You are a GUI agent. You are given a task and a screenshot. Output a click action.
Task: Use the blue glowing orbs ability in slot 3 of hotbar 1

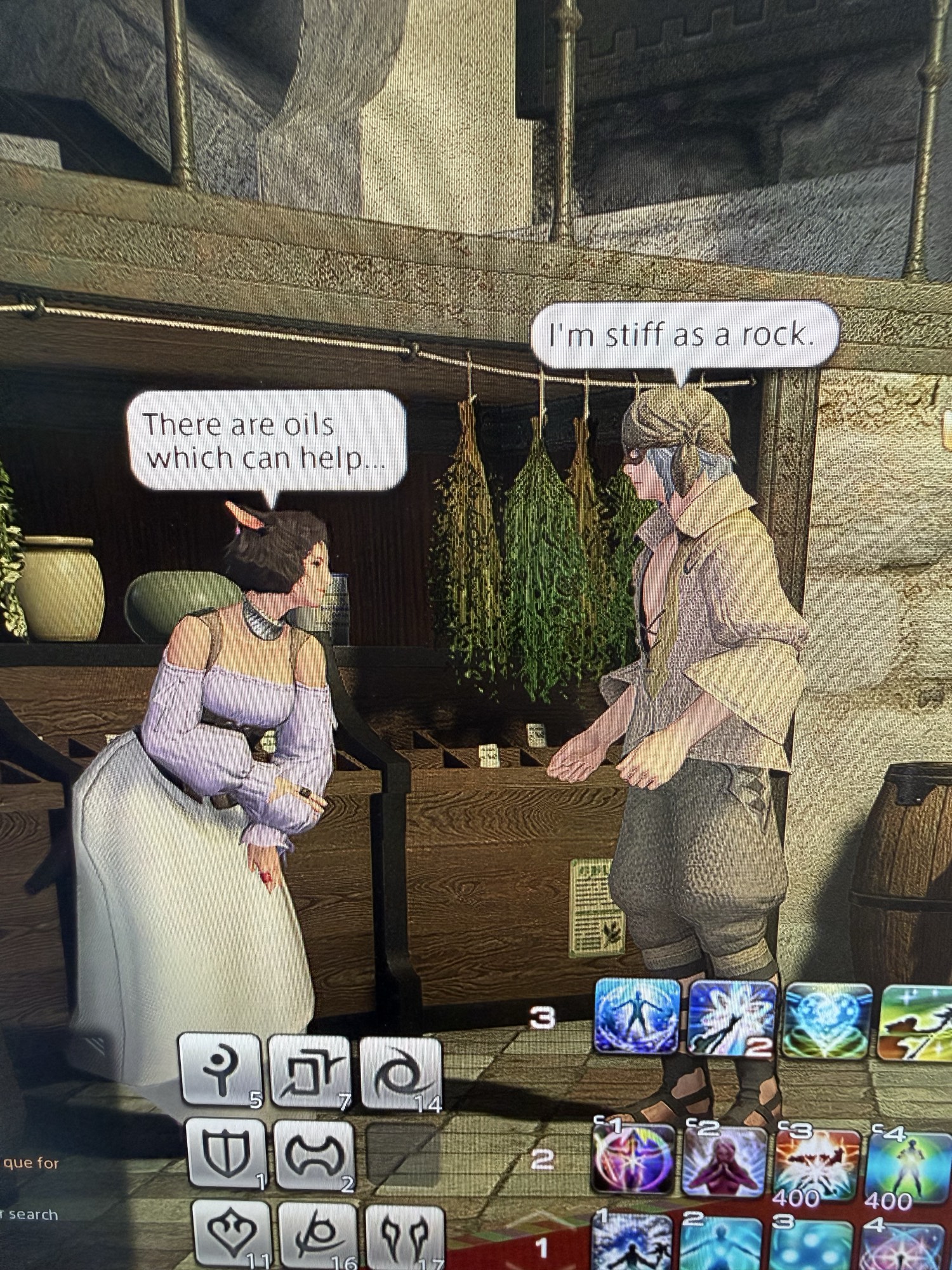[813, 1245]
